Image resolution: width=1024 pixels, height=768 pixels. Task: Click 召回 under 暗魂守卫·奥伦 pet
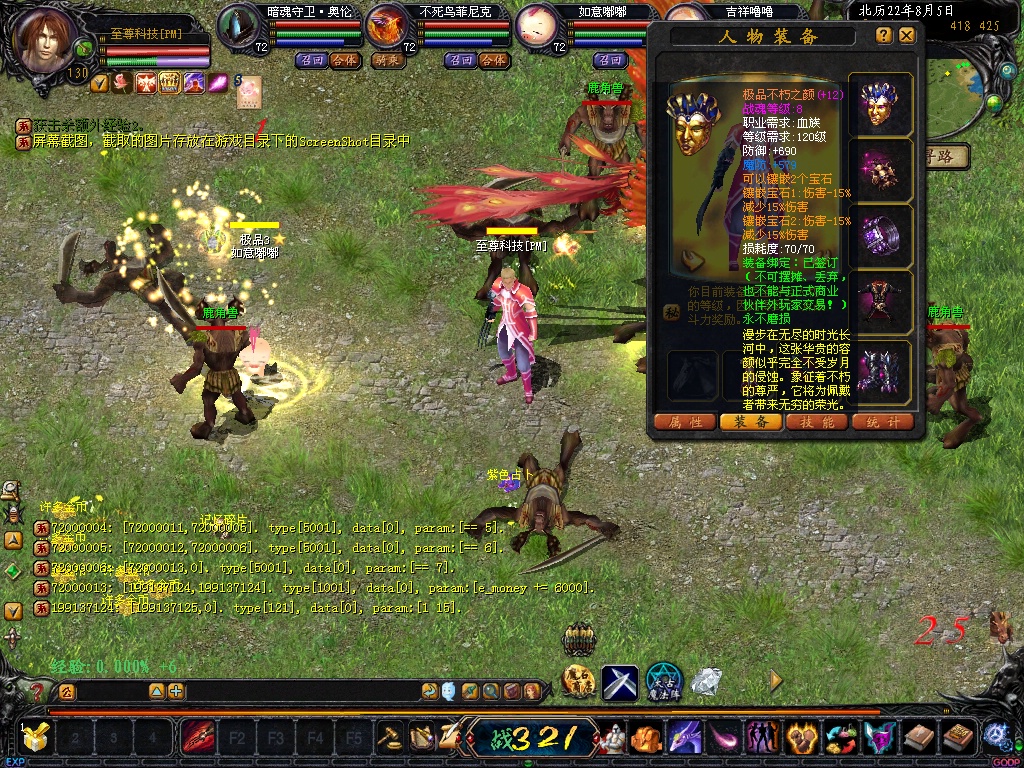click(312, 60)
